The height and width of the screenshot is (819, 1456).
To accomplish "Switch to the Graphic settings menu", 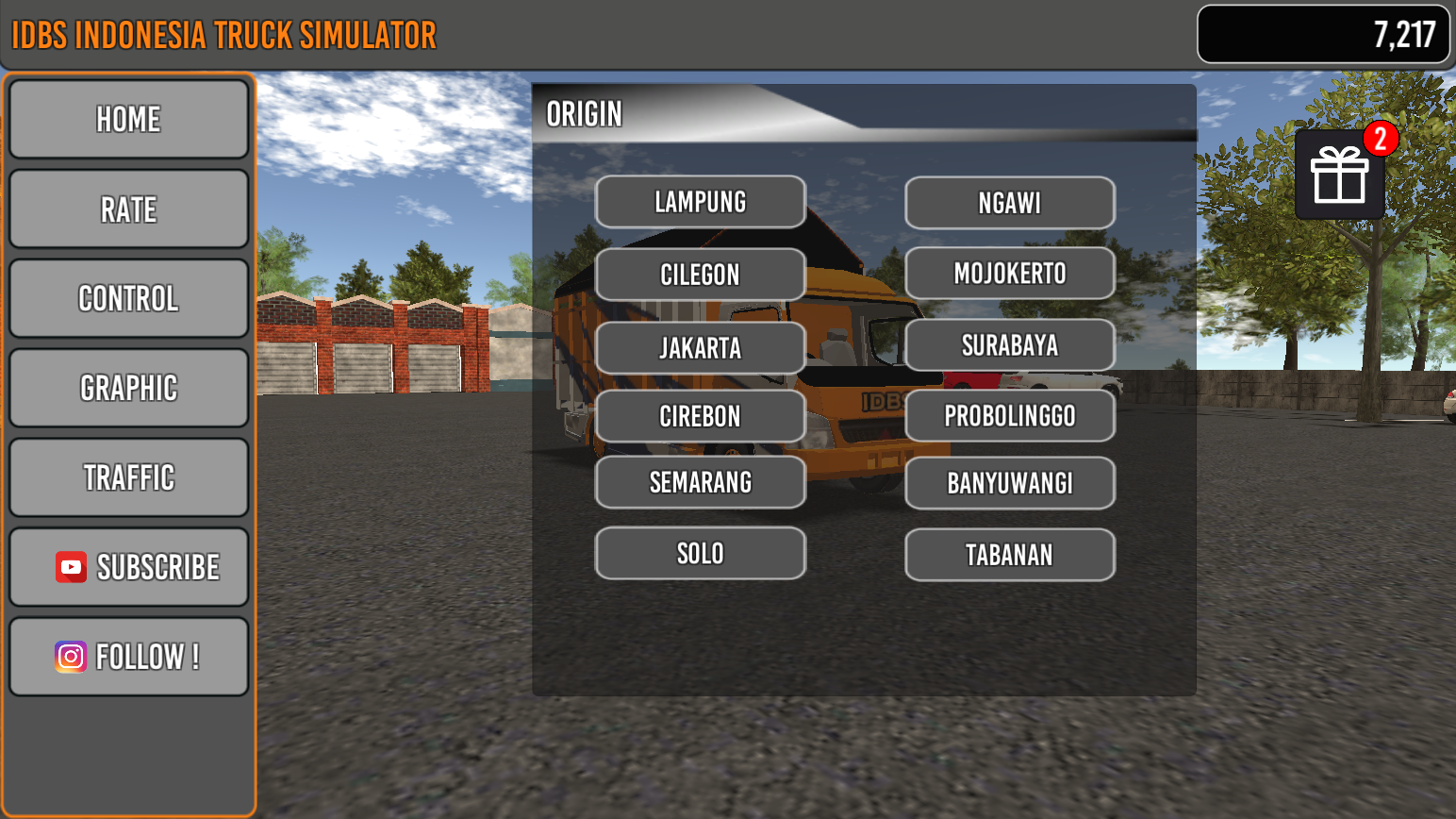I will pos(128,388).
